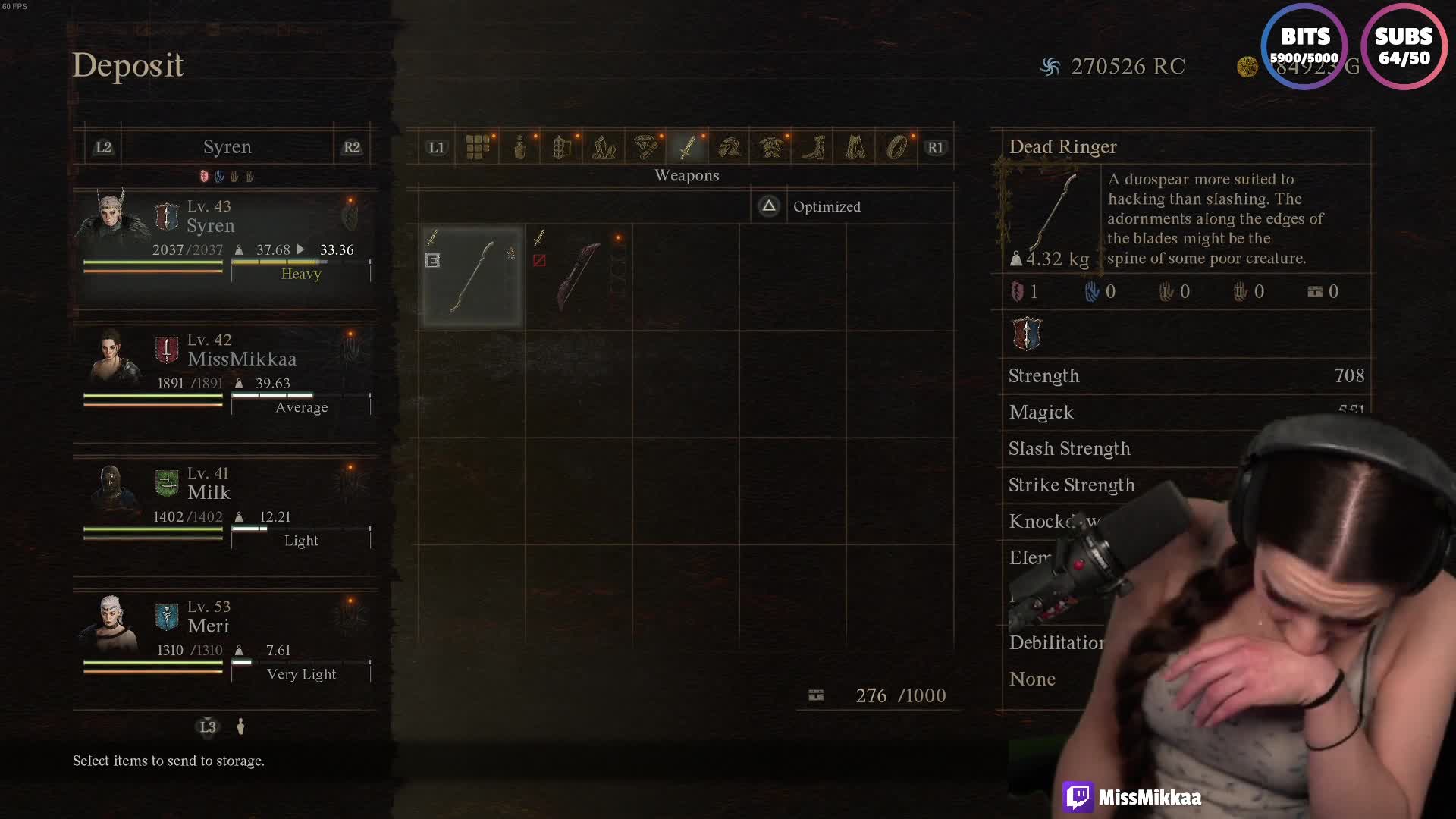Switch to the curatives potion tab
The image size is (1456, 819).
[x=520, y=147]
